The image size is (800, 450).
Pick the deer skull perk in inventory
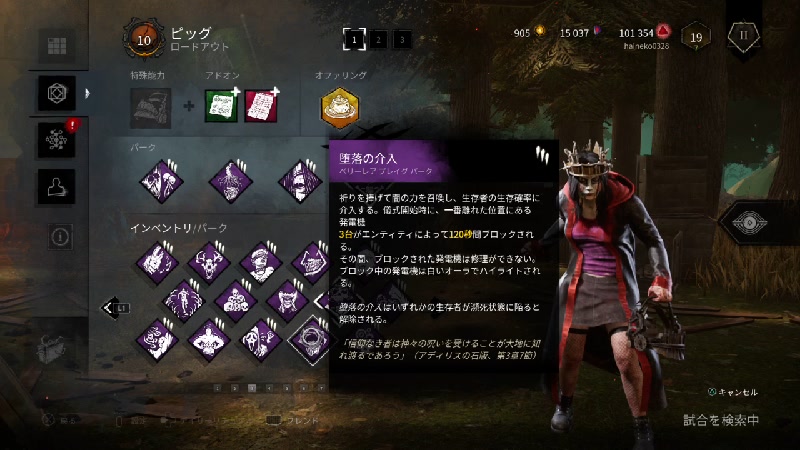(208, 262)
